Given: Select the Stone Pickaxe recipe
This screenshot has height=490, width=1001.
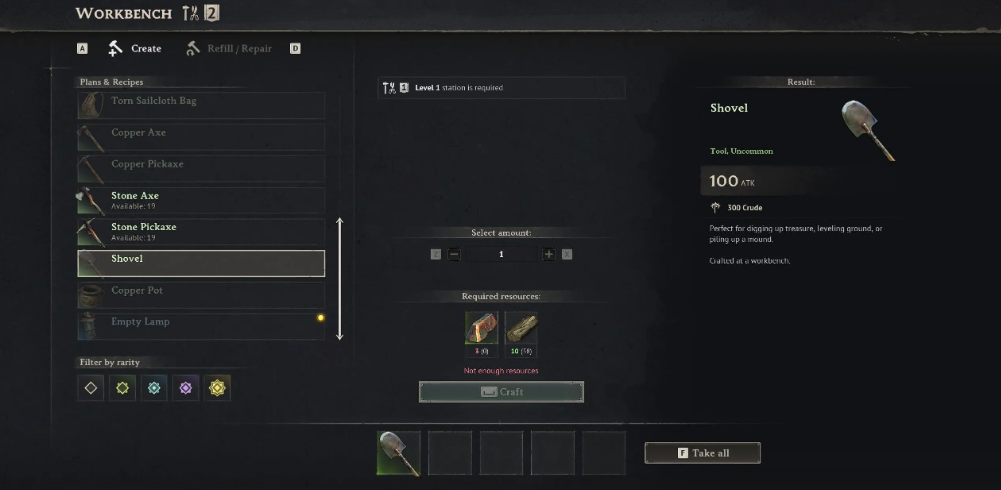Looking at the screenshot, I should coord(201,231).
